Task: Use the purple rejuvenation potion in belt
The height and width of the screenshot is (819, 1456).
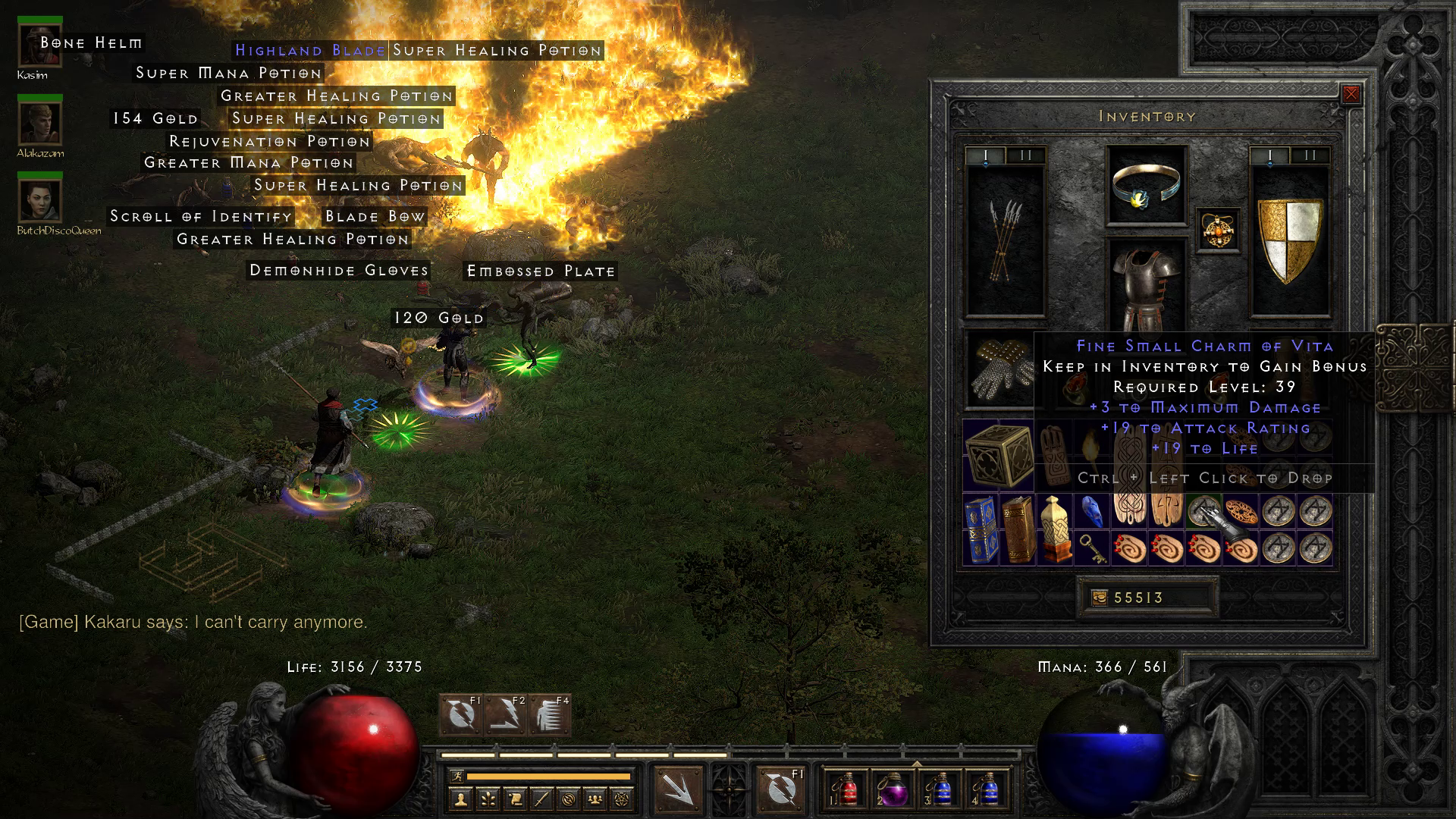Action: click(x=893, y=789)
